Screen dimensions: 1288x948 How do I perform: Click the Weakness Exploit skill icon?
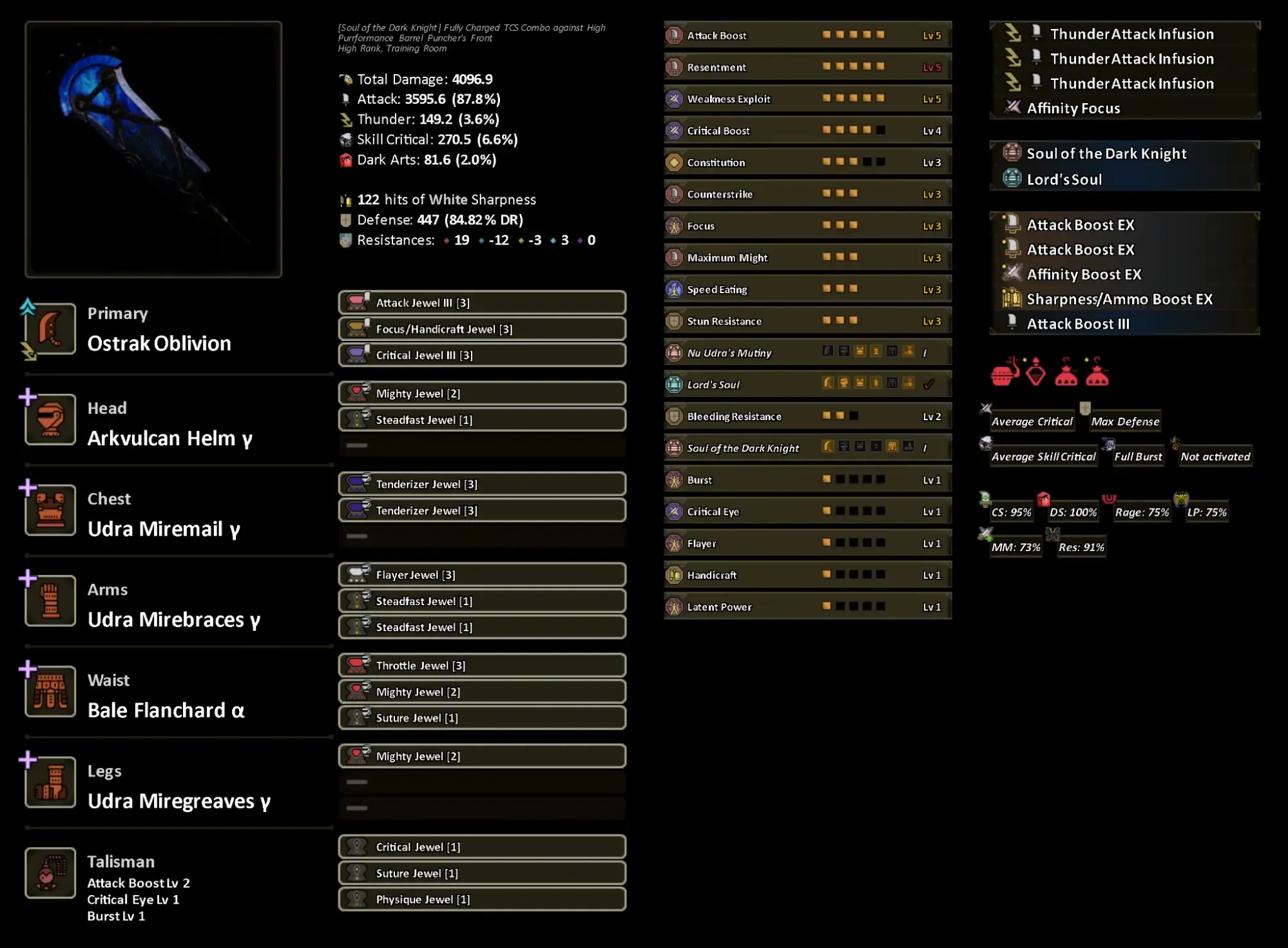click(673, 99)
